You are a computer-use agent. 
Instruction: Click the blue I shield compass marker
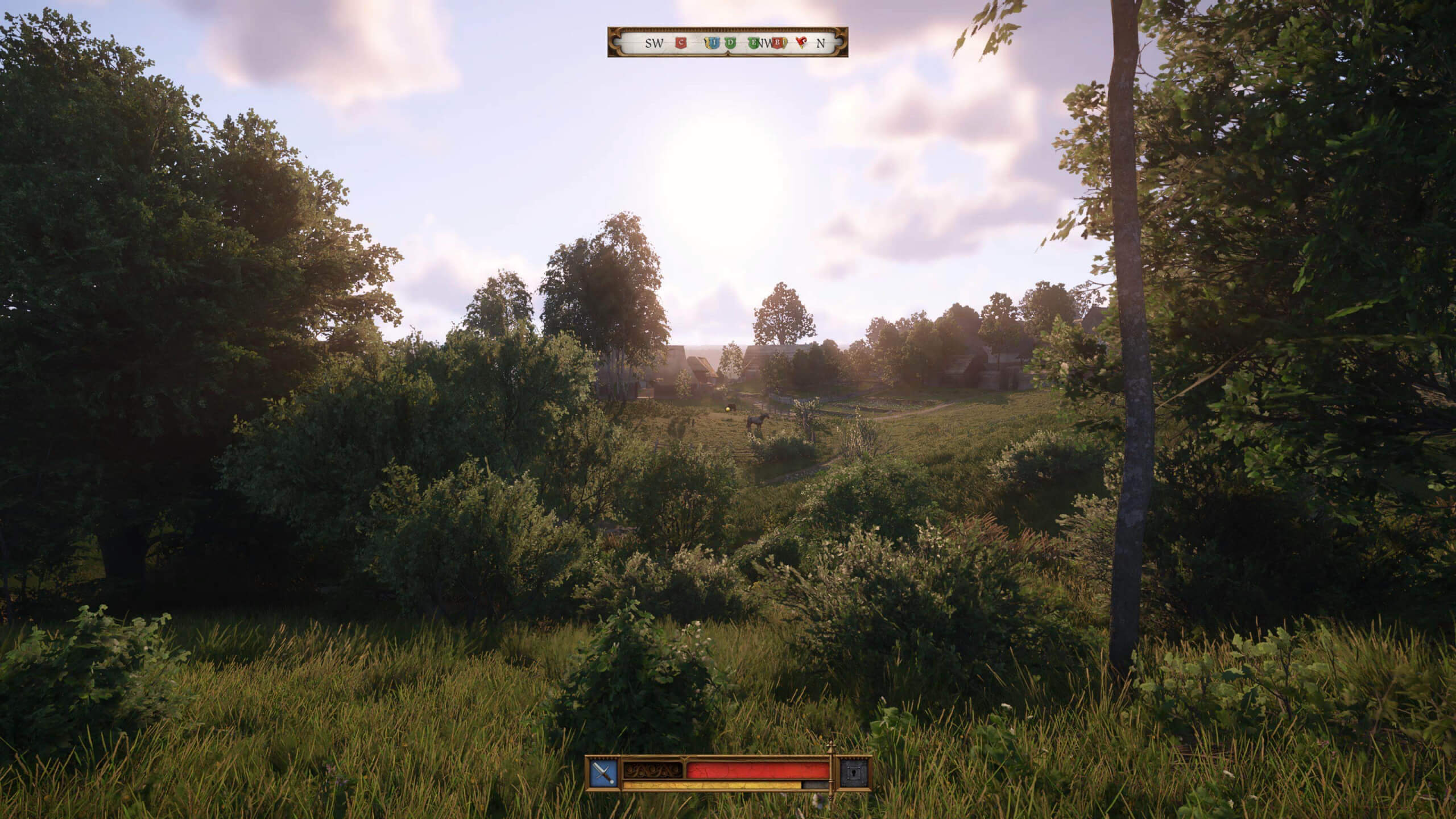pos(714,43)
